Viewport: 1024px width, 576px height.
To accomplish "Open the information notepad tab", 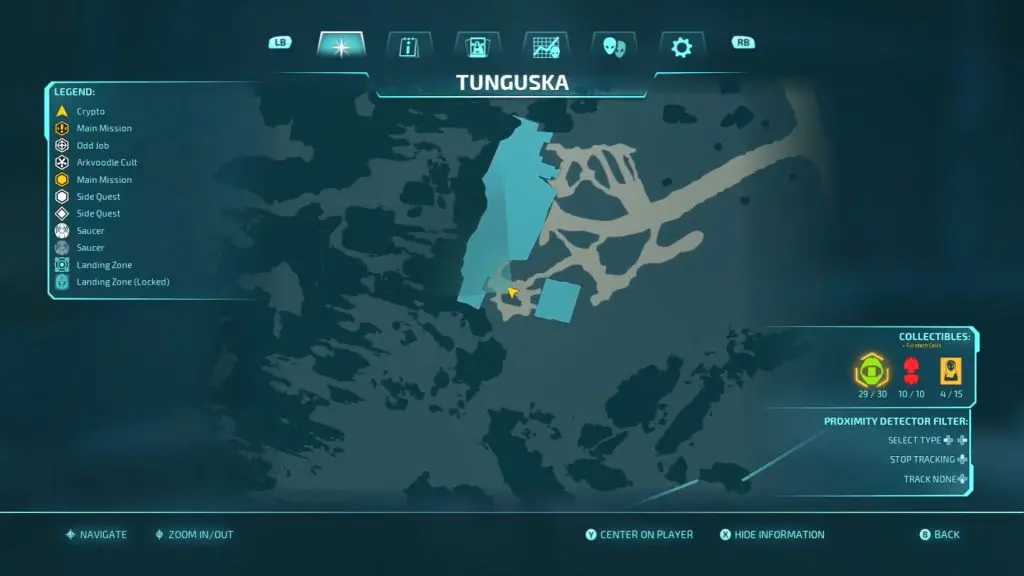I will coord(409,46).
